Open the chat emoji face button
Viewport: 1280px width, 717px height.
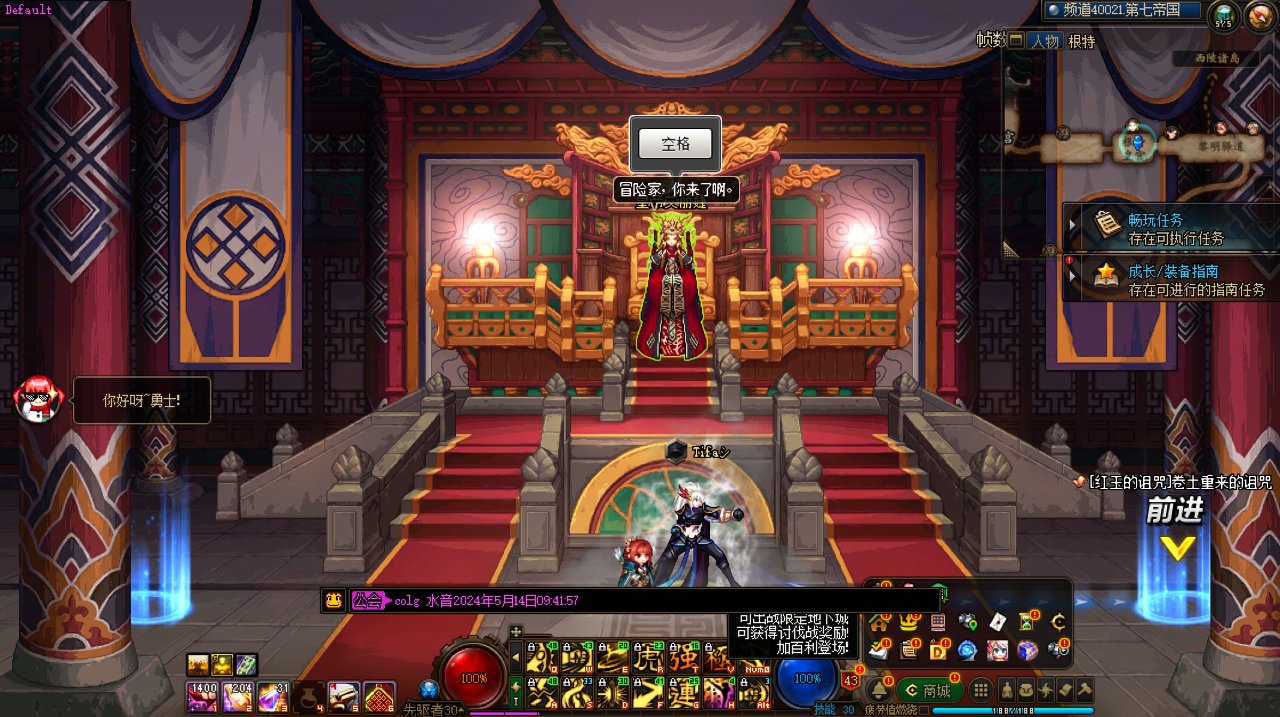click(333, 601)
